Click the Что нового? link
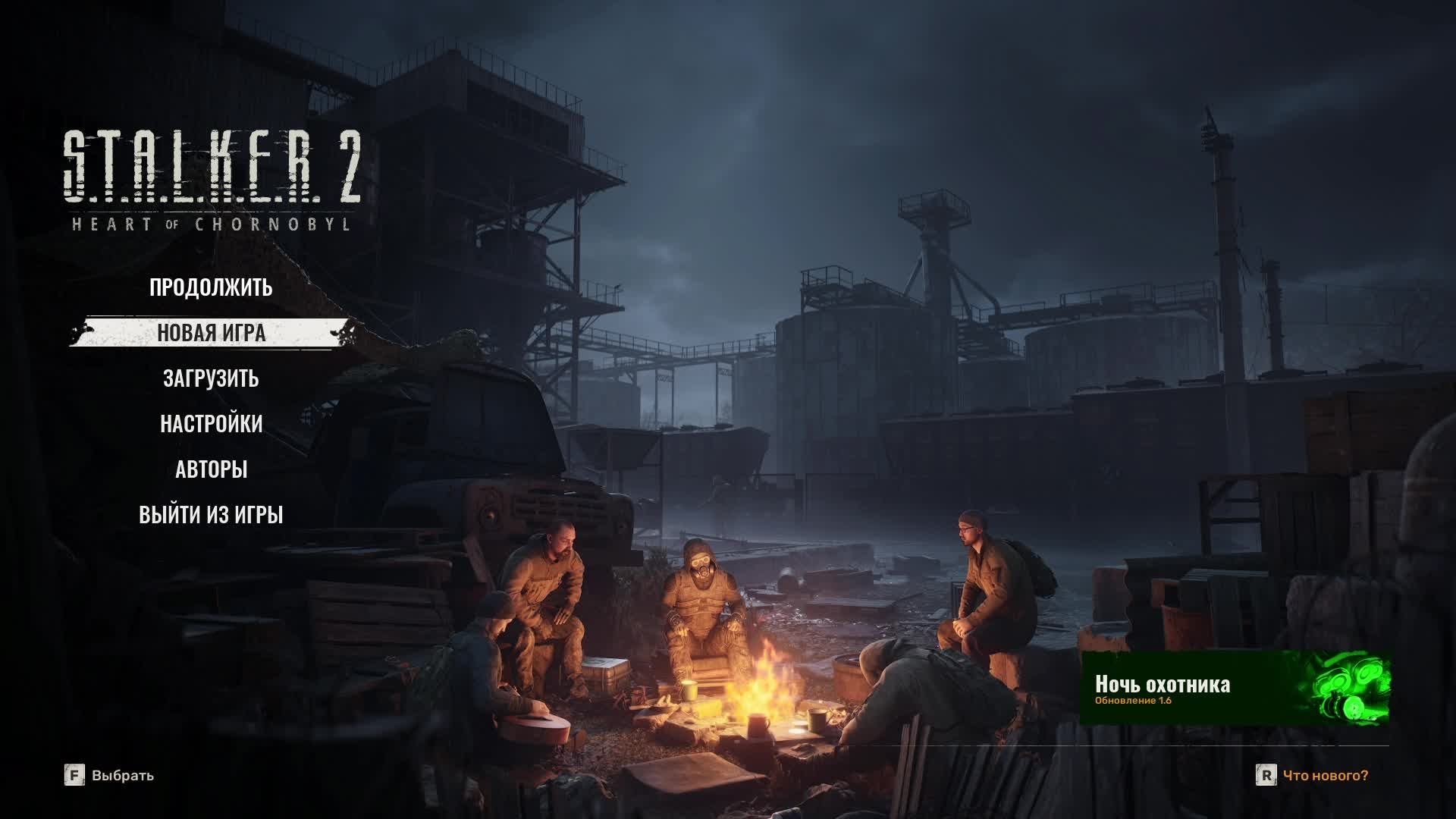This screenshot has height=819, width=1456. click(x=1325, y=775)
